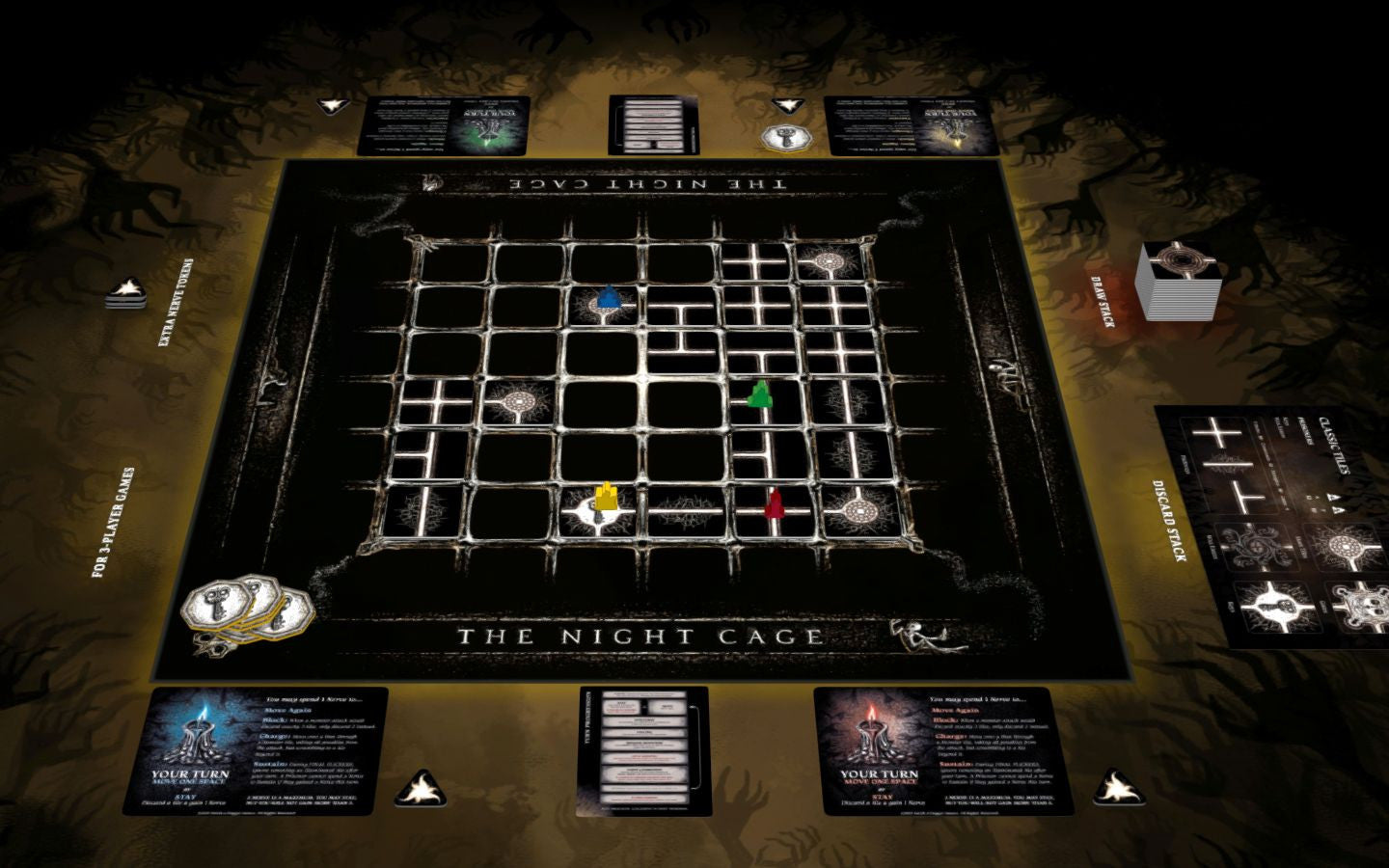Select the blue prisoner pawn
The width and height of the screenshot is (1389, 868).
608,297
